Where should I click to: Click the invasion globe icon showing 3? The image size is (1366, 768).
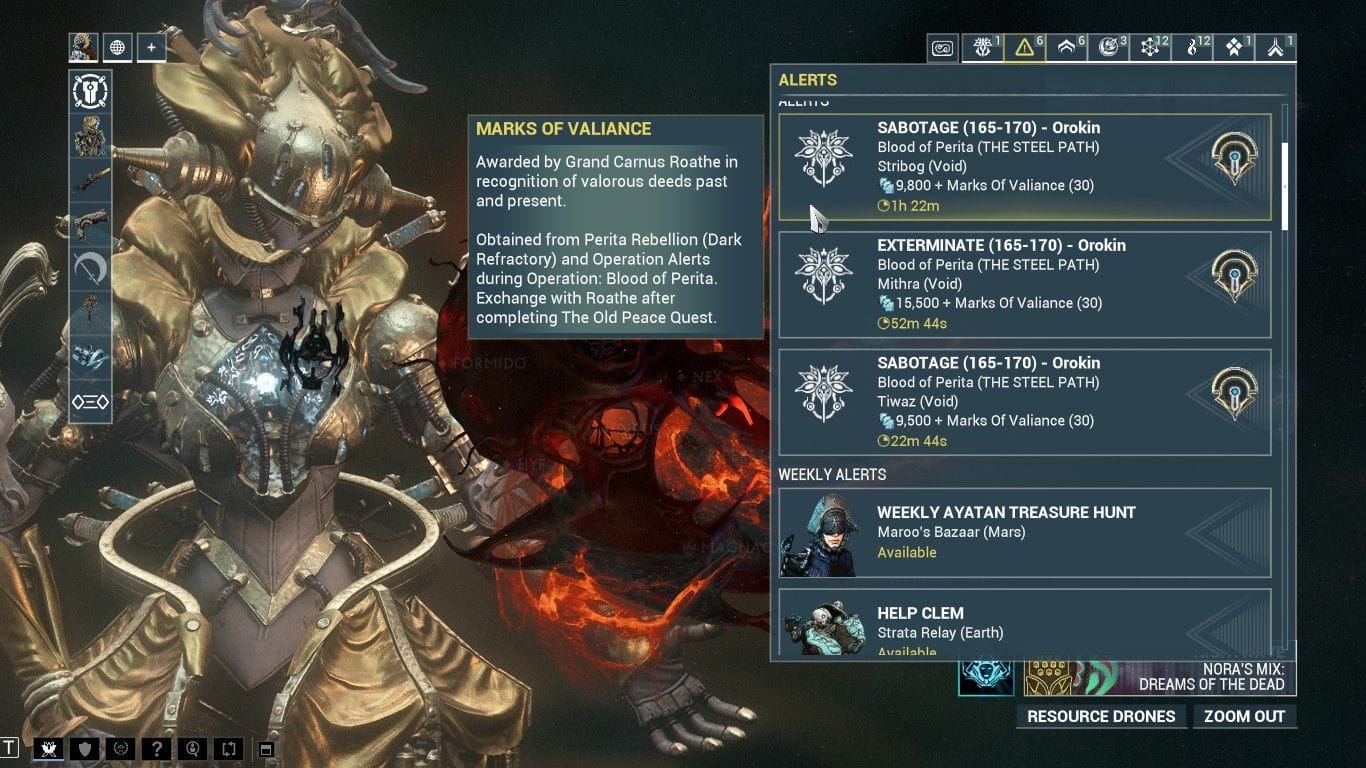(1108, 47)
